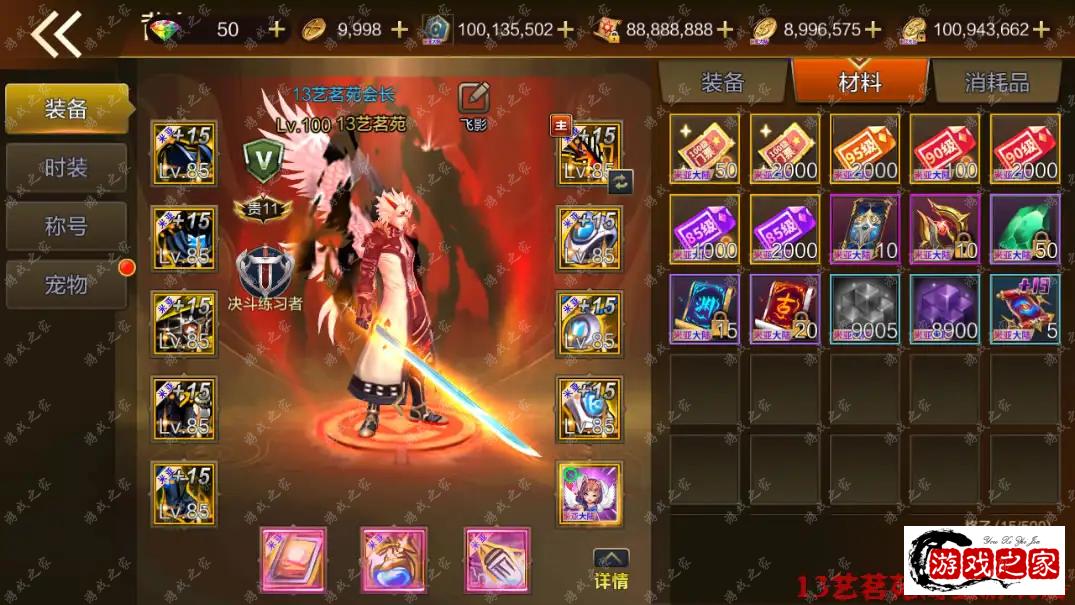Show the 装备 inventory tab
Viewport: 1075px width, 605px height.
[723, 82]
